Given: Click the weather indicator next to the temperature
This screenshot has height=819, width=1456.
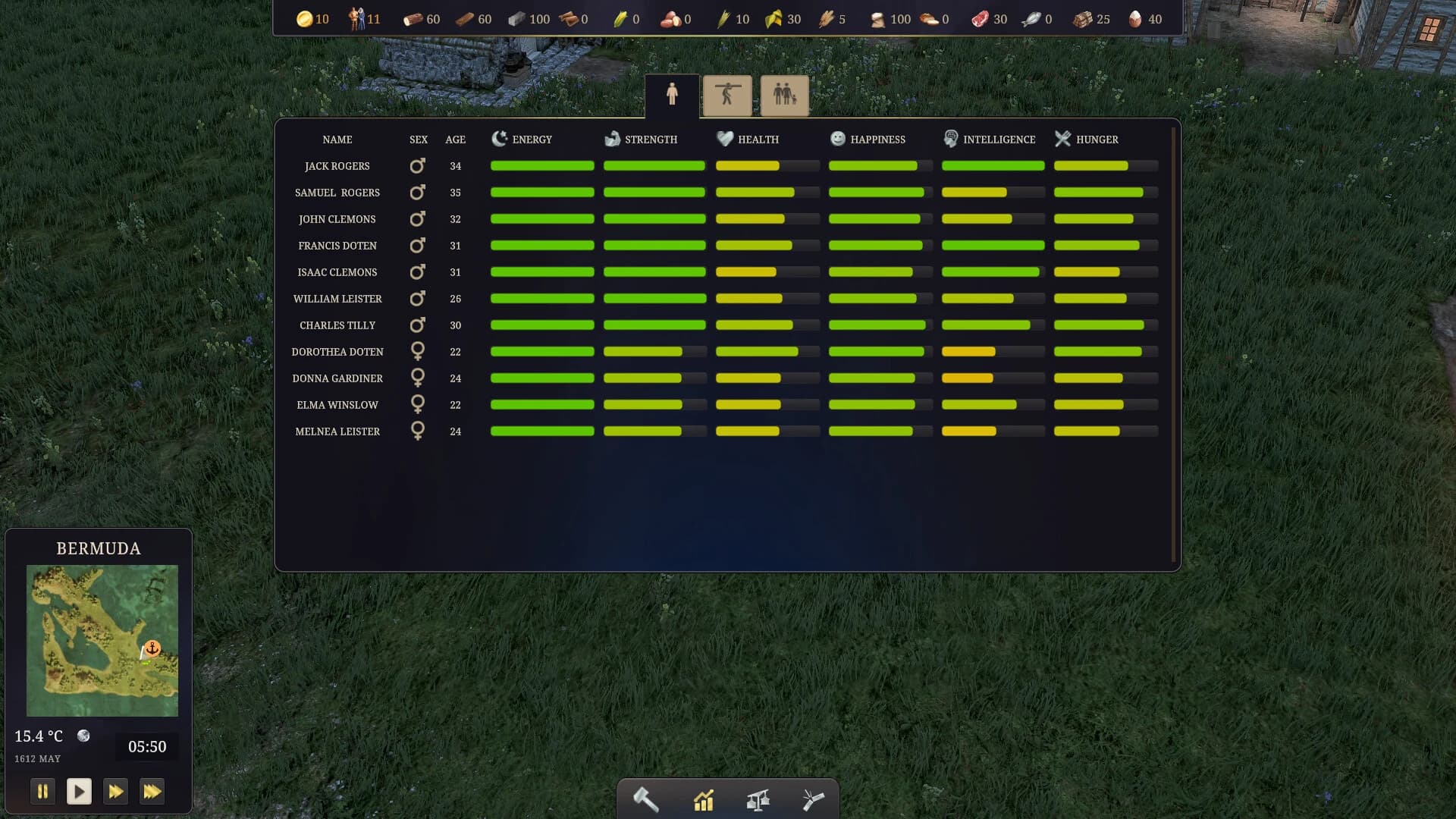Looking at the screenshot, I should [83, 736].
